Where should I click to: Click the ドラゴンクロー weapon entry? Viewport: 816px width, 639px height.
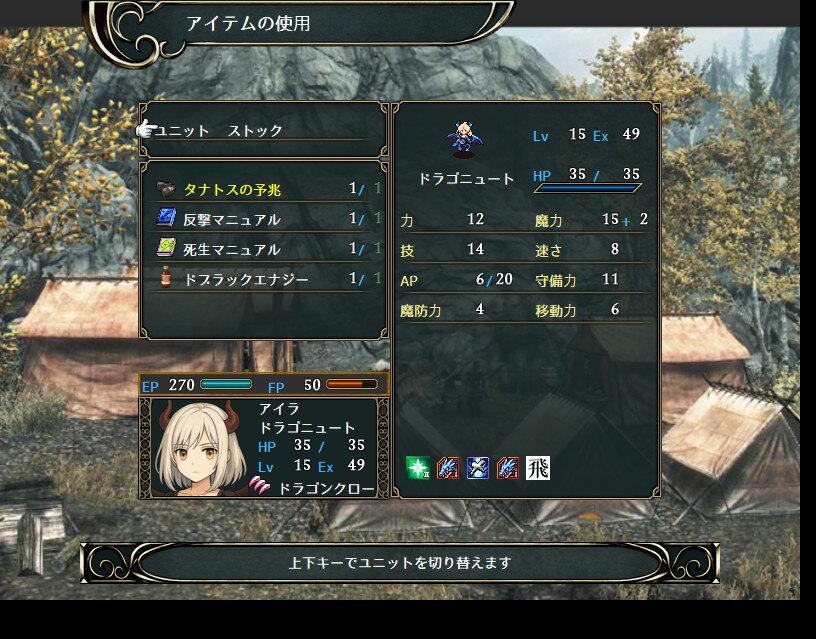pyautogui.click(x=326, y=488)
